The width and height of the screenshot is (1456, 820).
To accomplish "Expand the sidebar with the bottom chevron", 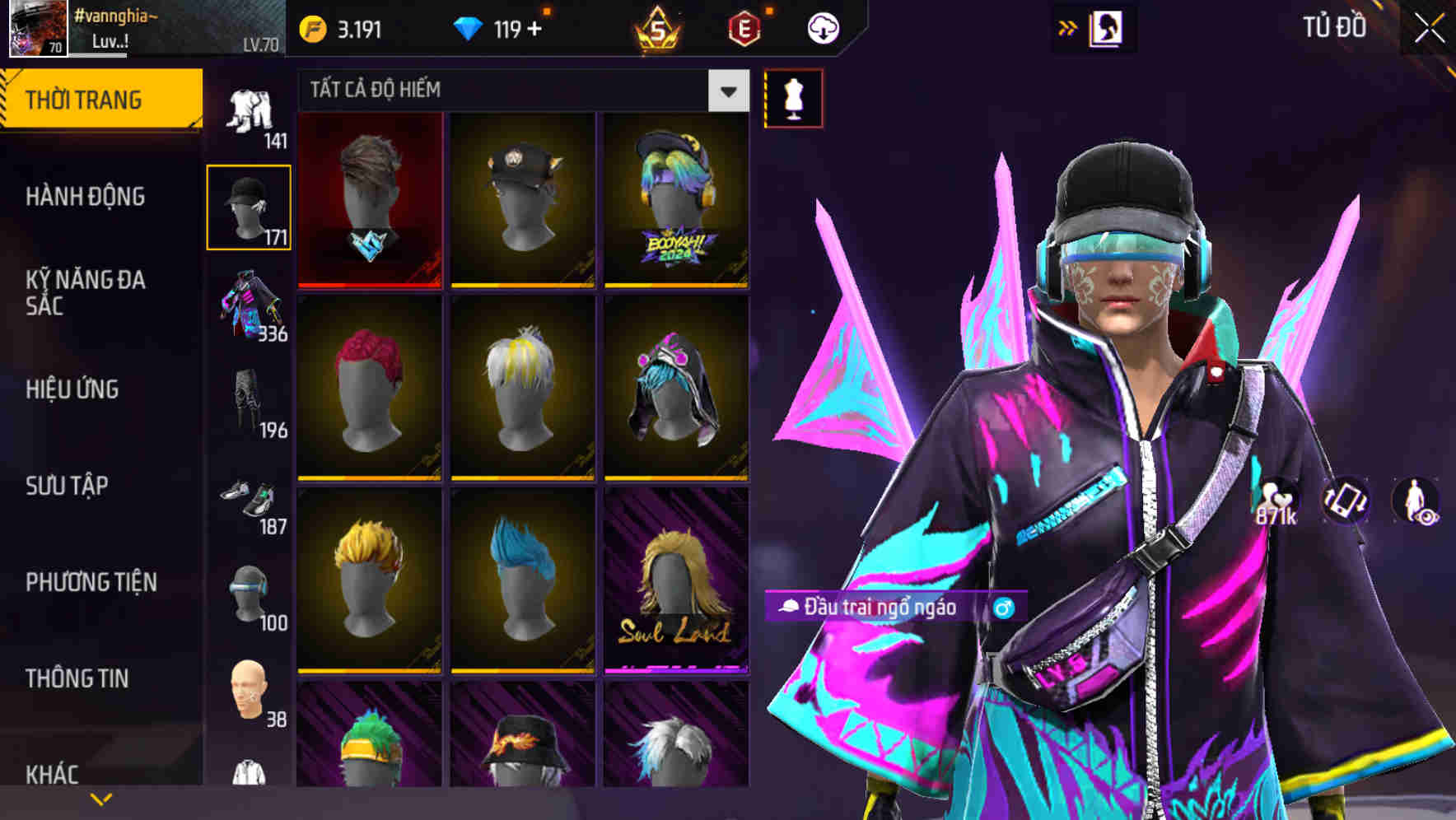I will click(101, 797).
